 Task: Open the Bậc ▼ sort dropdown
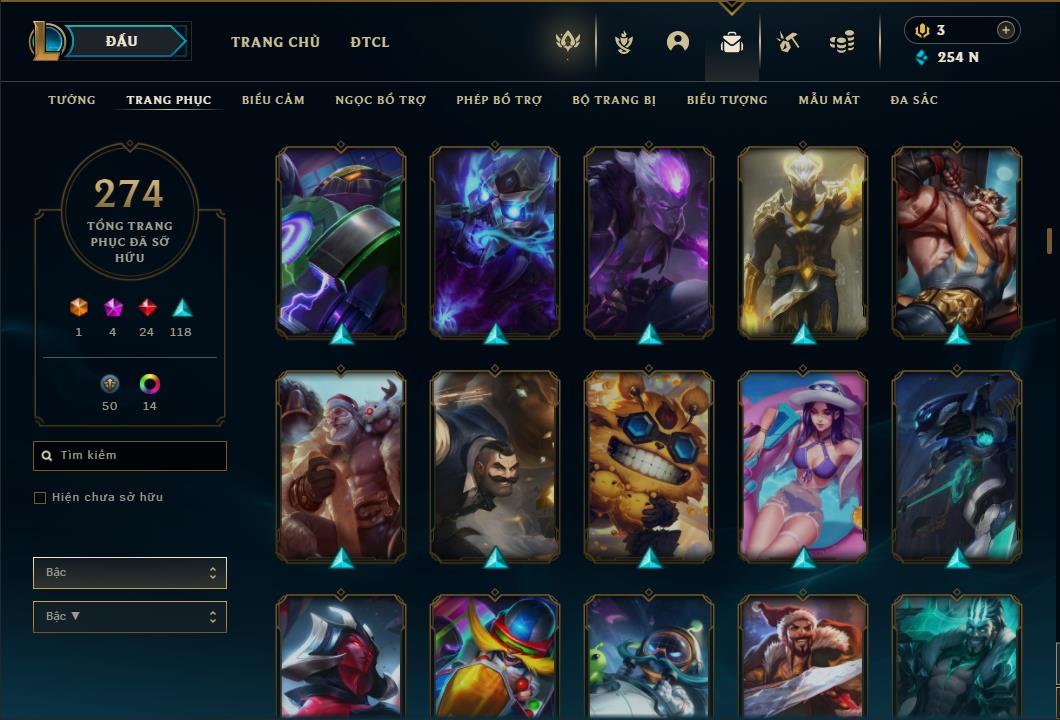pyautogui.click(x=130, y=617)
